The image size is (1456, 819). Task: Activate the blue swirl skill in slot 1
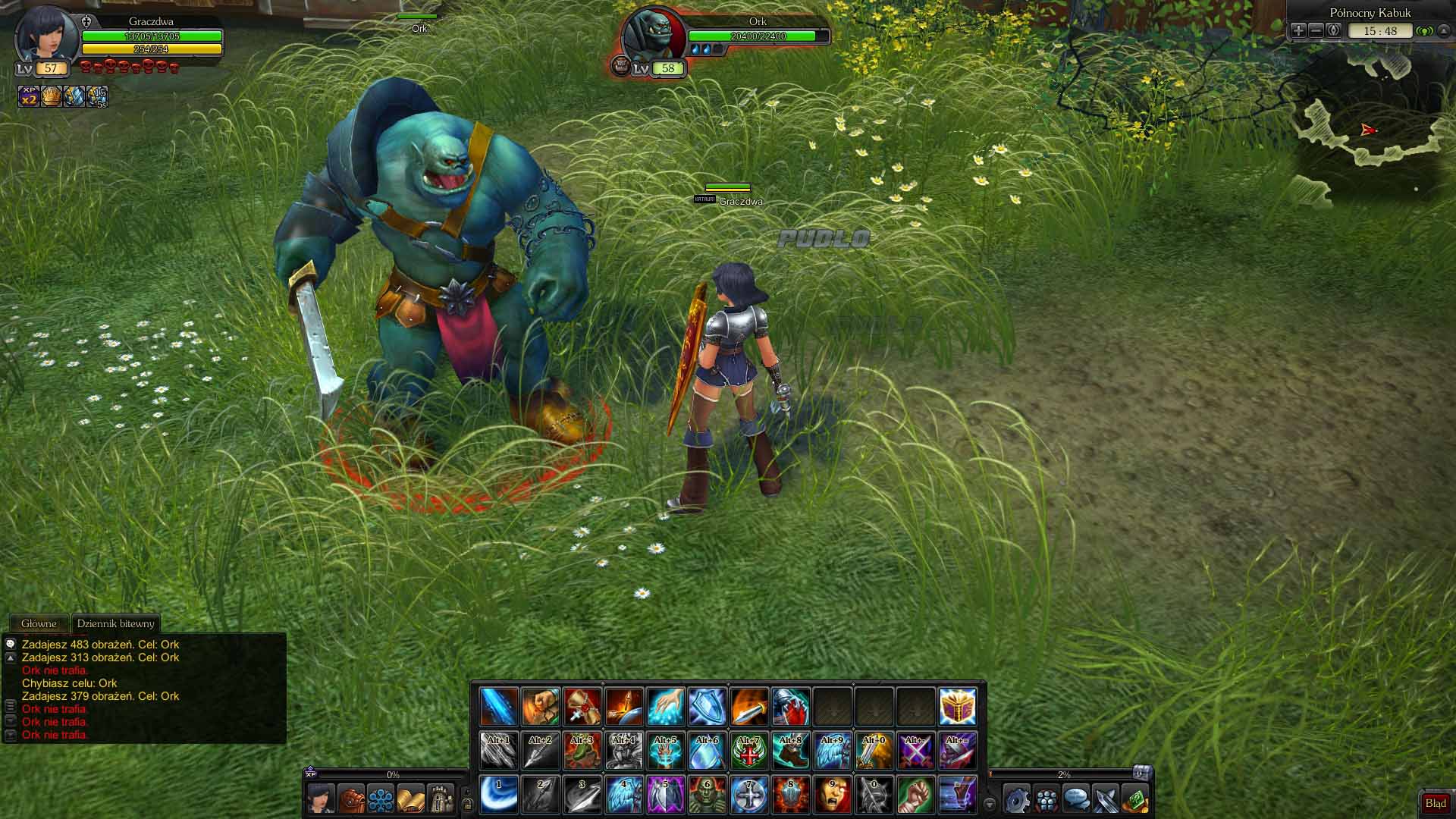(x=499, y=795)
